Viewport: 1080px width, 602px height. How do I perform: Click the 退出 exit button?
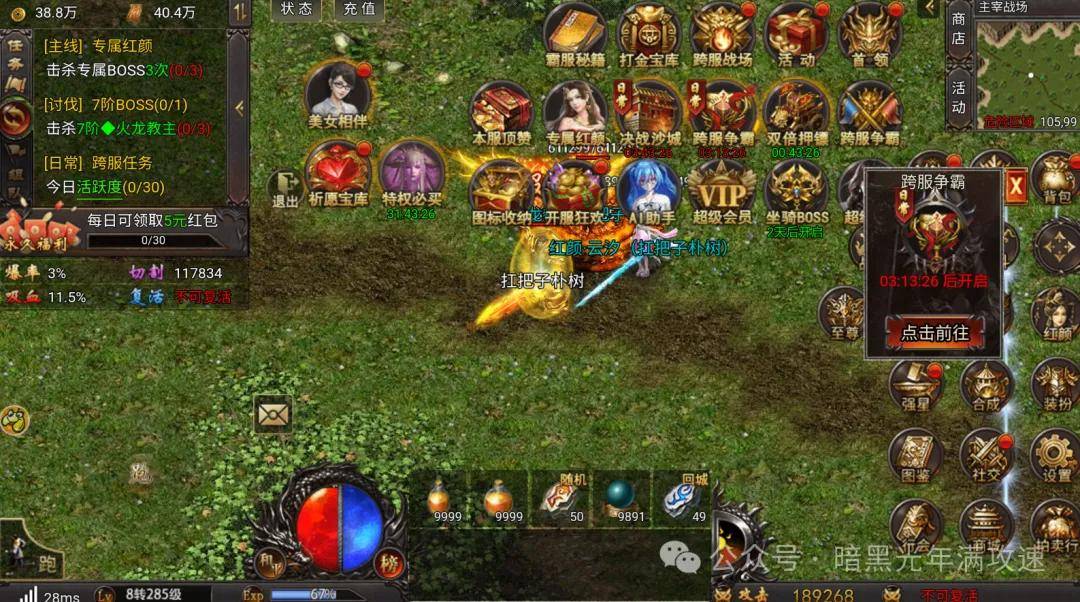285,189
